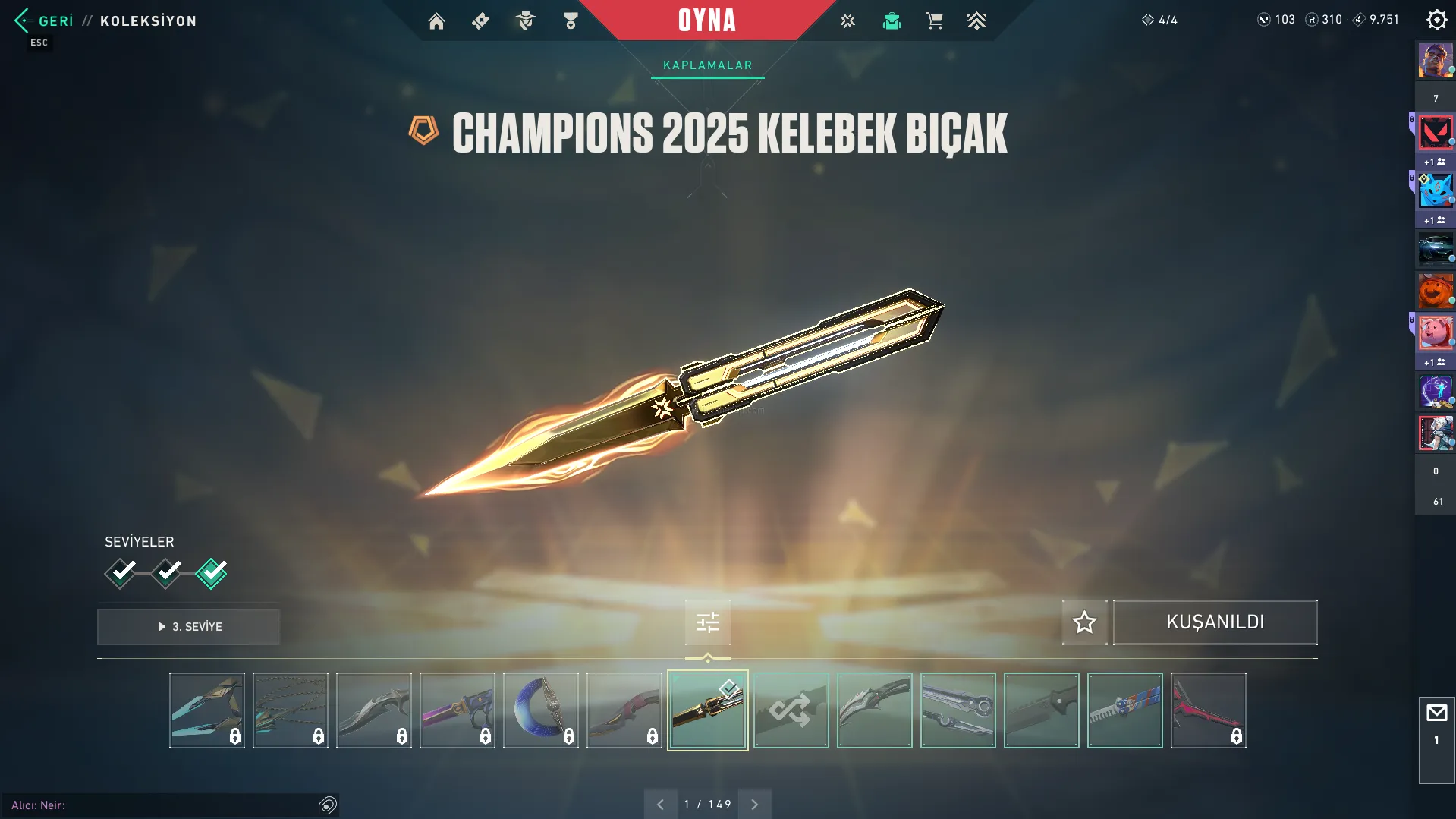Toggle the favorite star button
The width and height of the screenshot is (1456, 819).
1084,622
